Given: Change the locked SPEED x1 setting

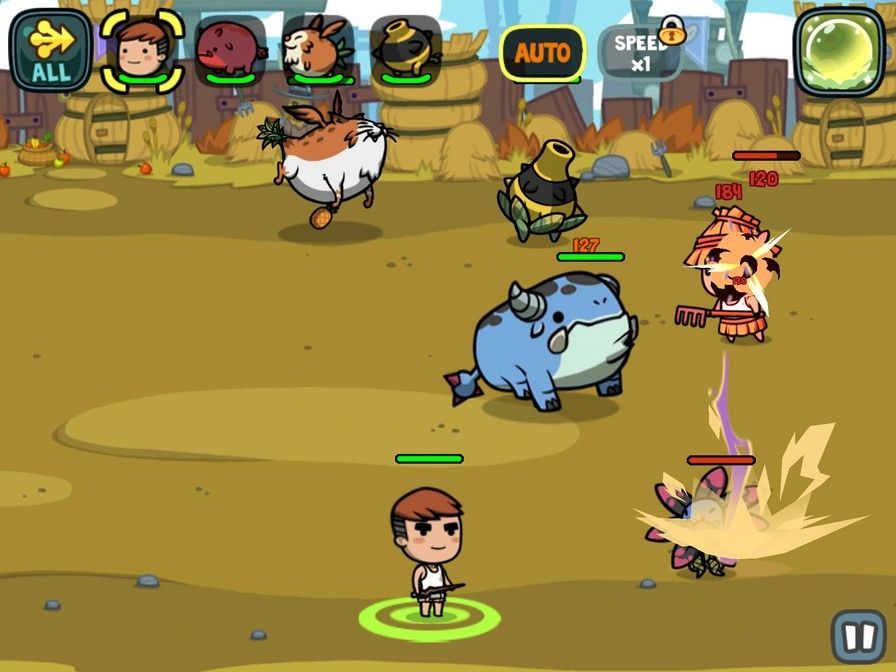Looking at the screenshot, I should [641, 51].
